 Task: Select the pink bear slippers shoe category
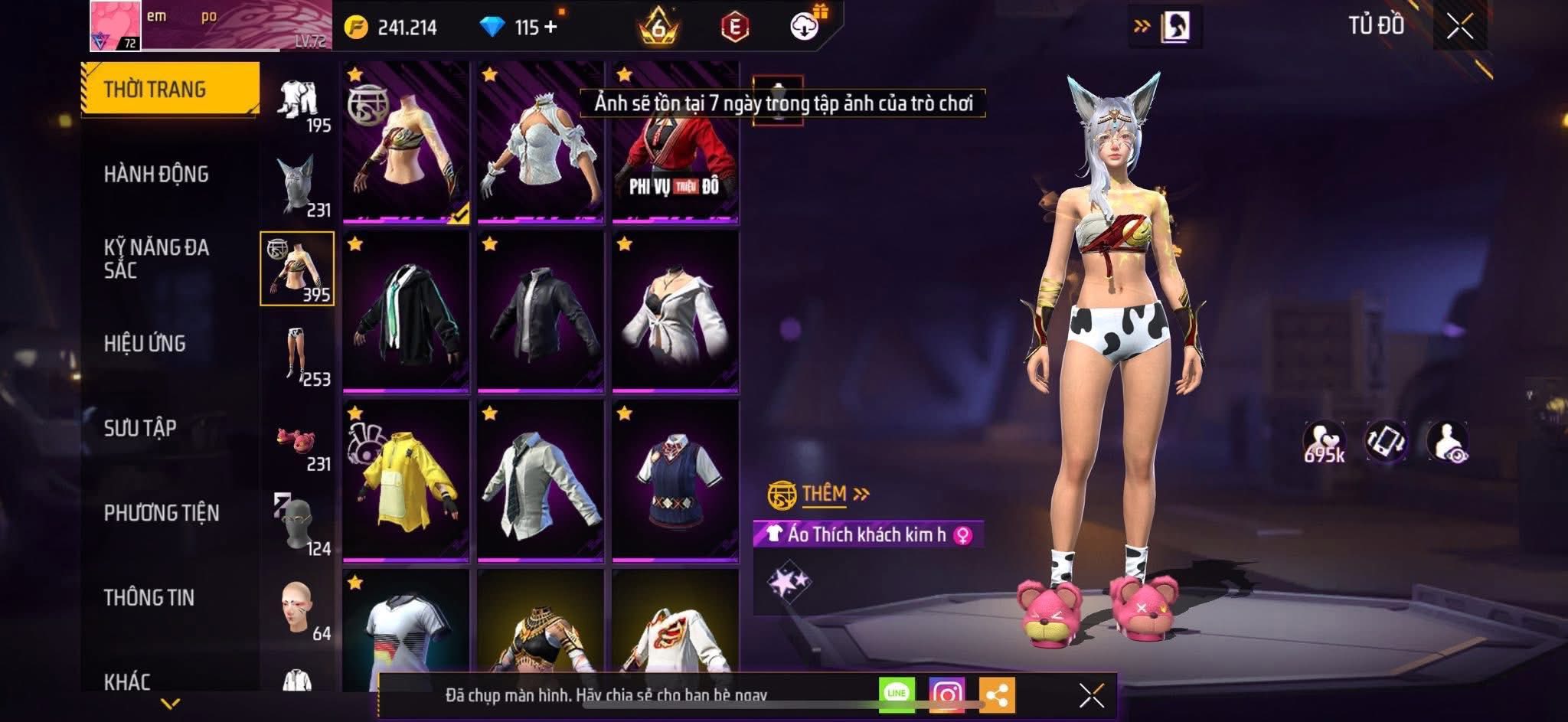pos(297,441)
